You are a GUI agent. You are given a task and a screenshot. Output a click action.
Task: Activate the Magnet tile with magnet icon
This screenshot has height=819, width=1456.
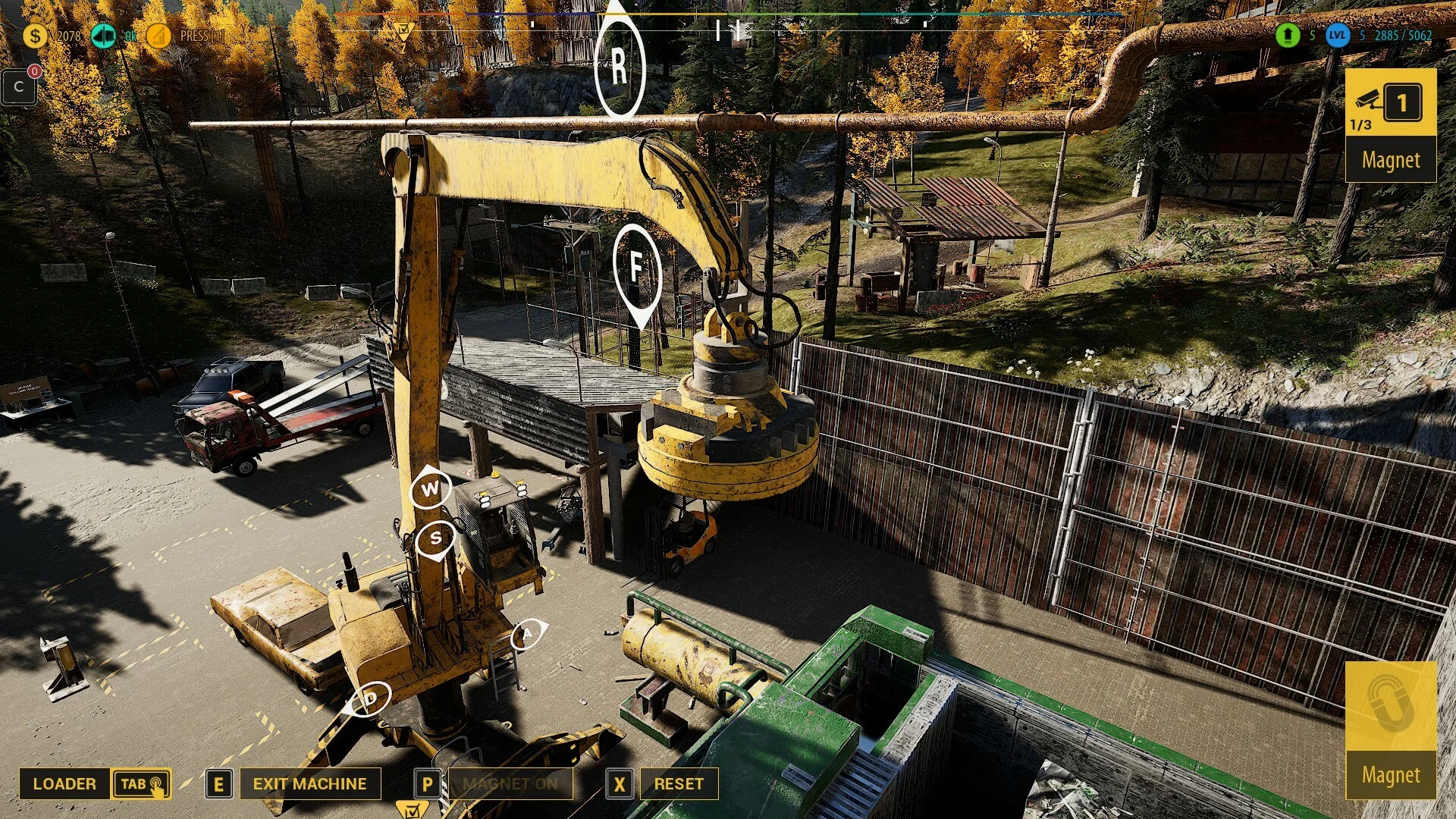(x=1391, y=730)
